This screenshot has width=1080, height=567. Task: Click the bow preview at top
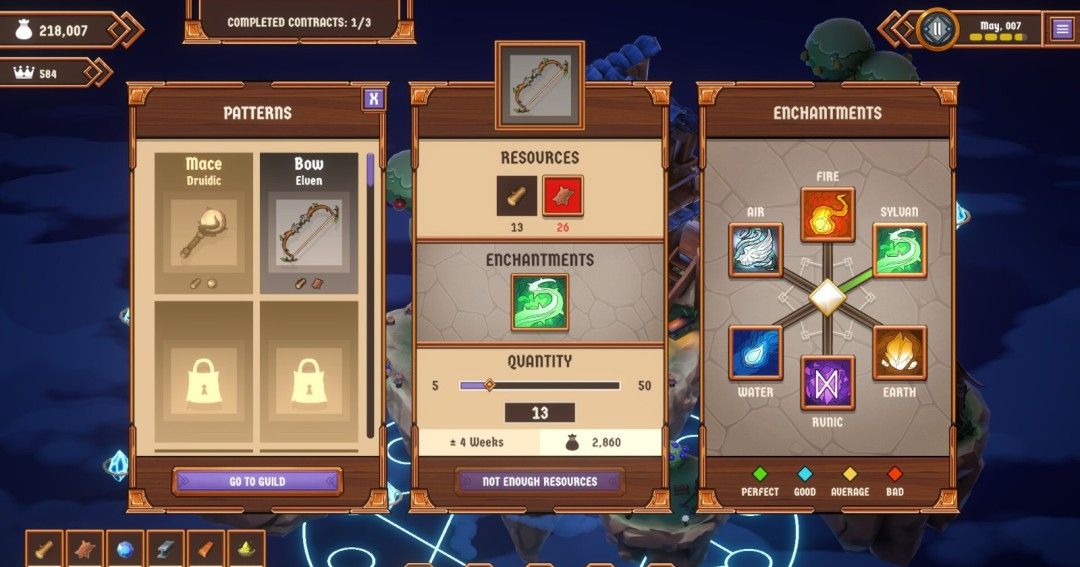click(x=540, y=86)
